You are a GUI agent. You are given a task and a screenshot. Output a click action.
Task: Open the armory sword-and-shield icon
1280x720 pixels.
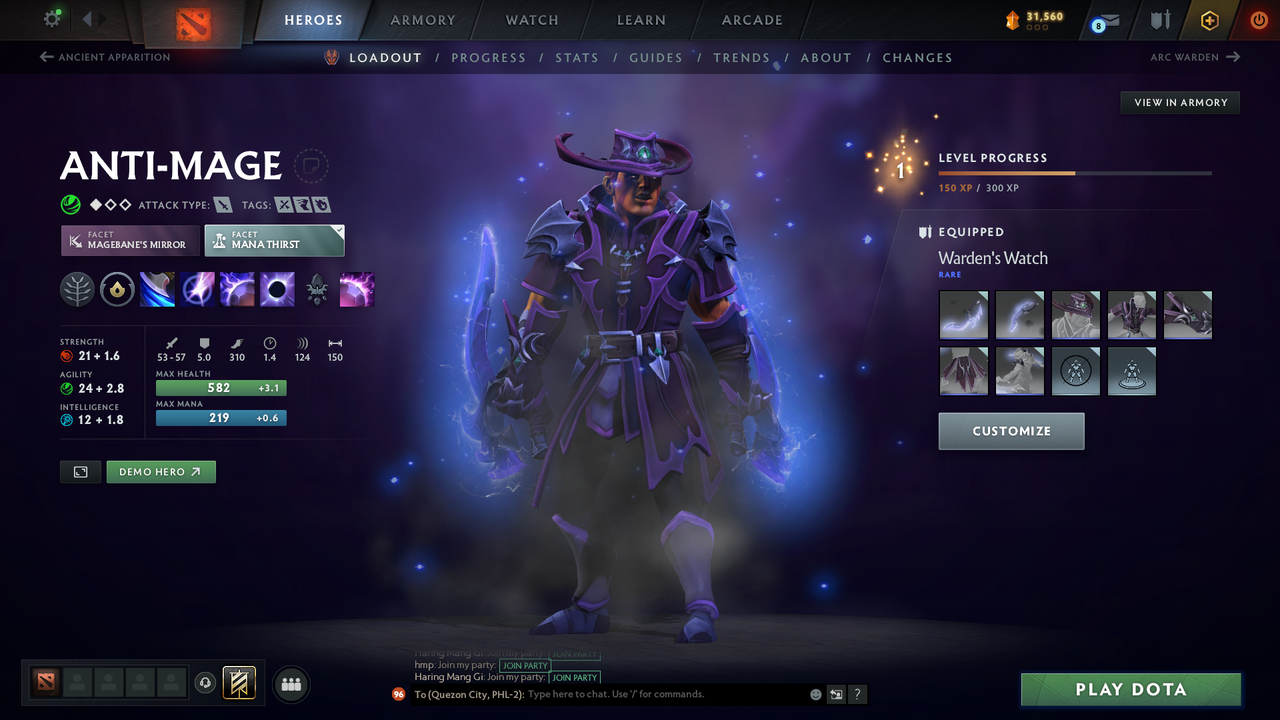(1159, 20)
